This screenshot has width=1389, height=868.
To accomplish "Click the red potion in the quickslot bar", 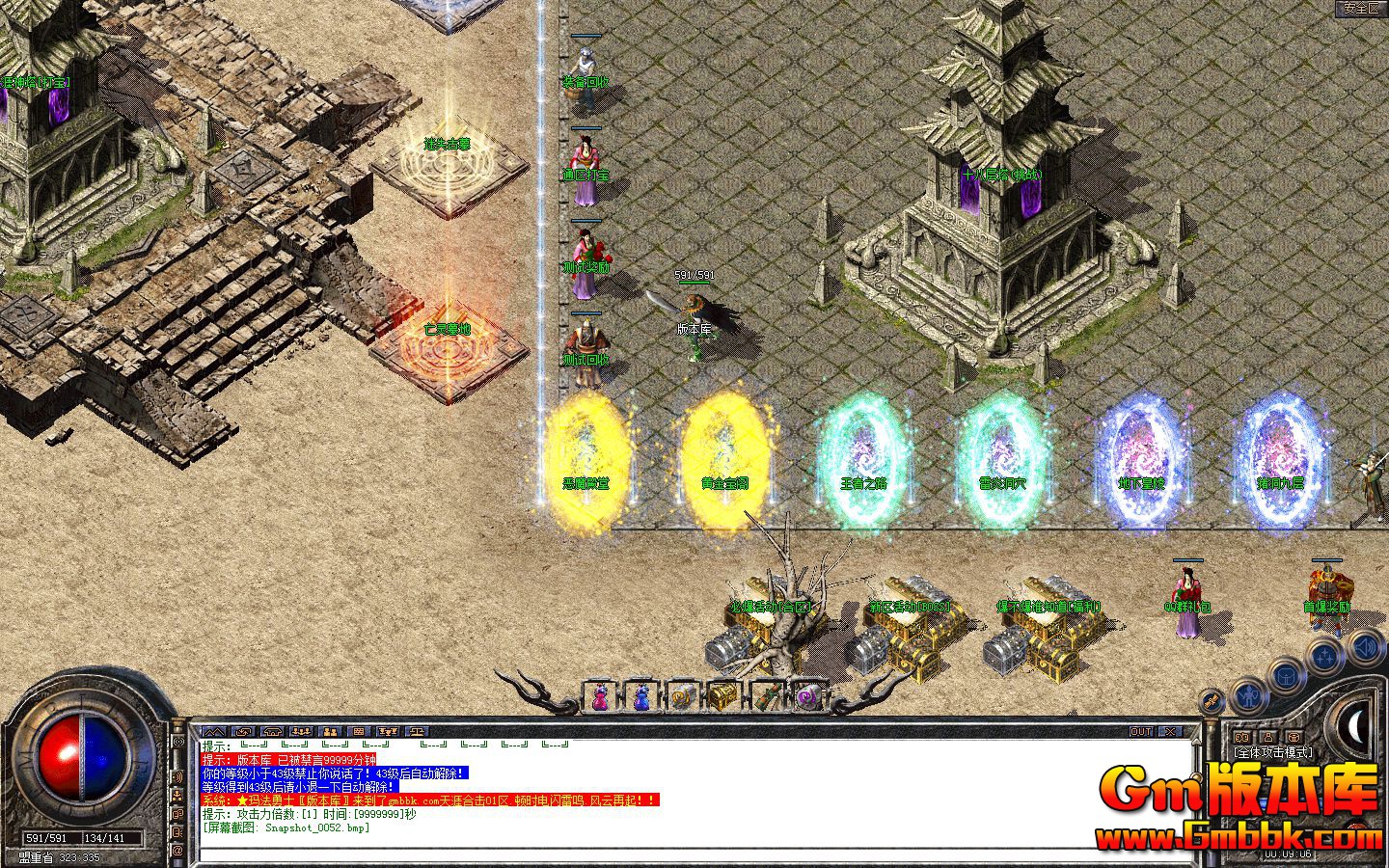I will [x=600, y=696].
